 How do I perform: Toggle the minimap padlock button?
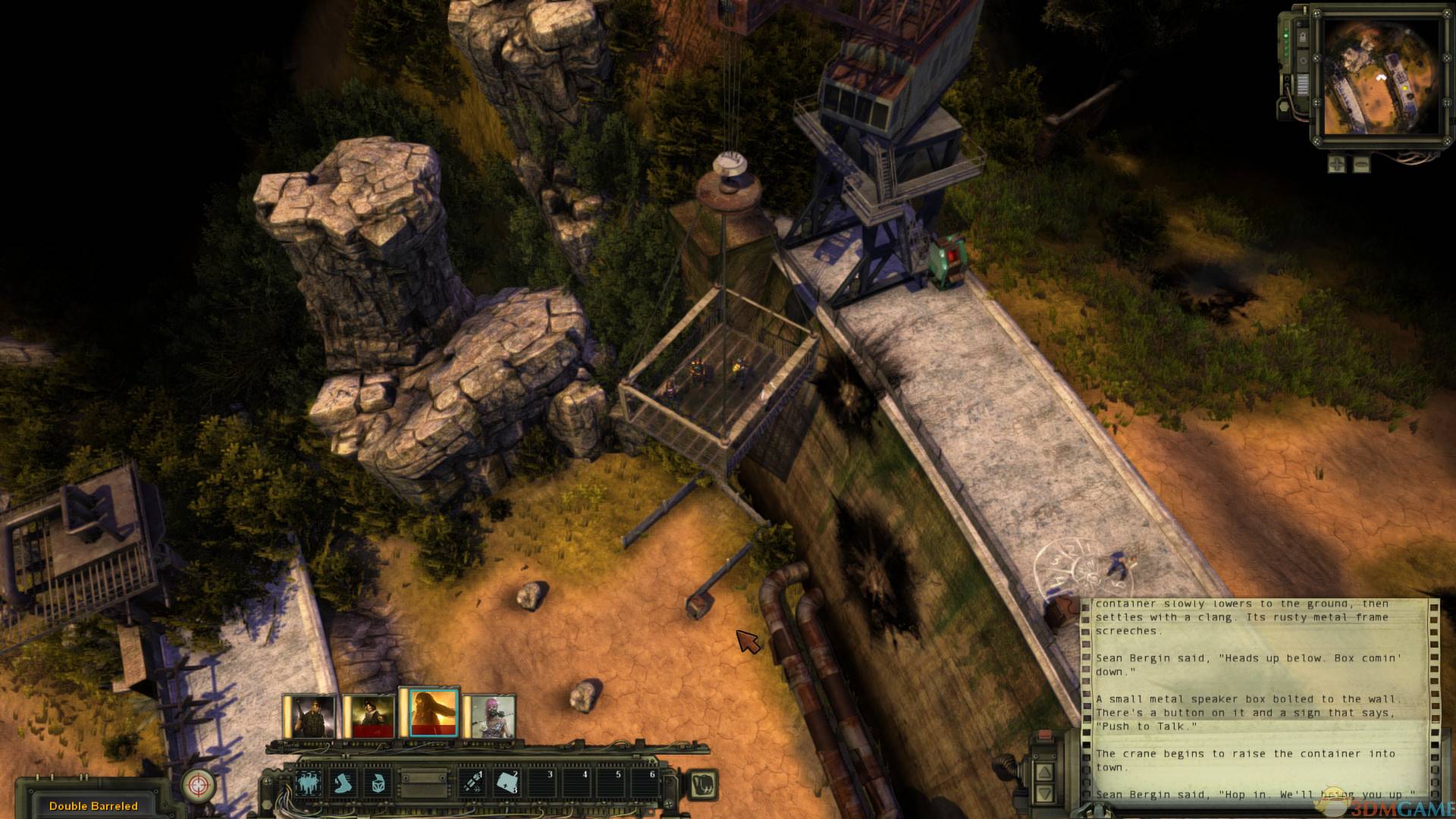(1301, 37)
